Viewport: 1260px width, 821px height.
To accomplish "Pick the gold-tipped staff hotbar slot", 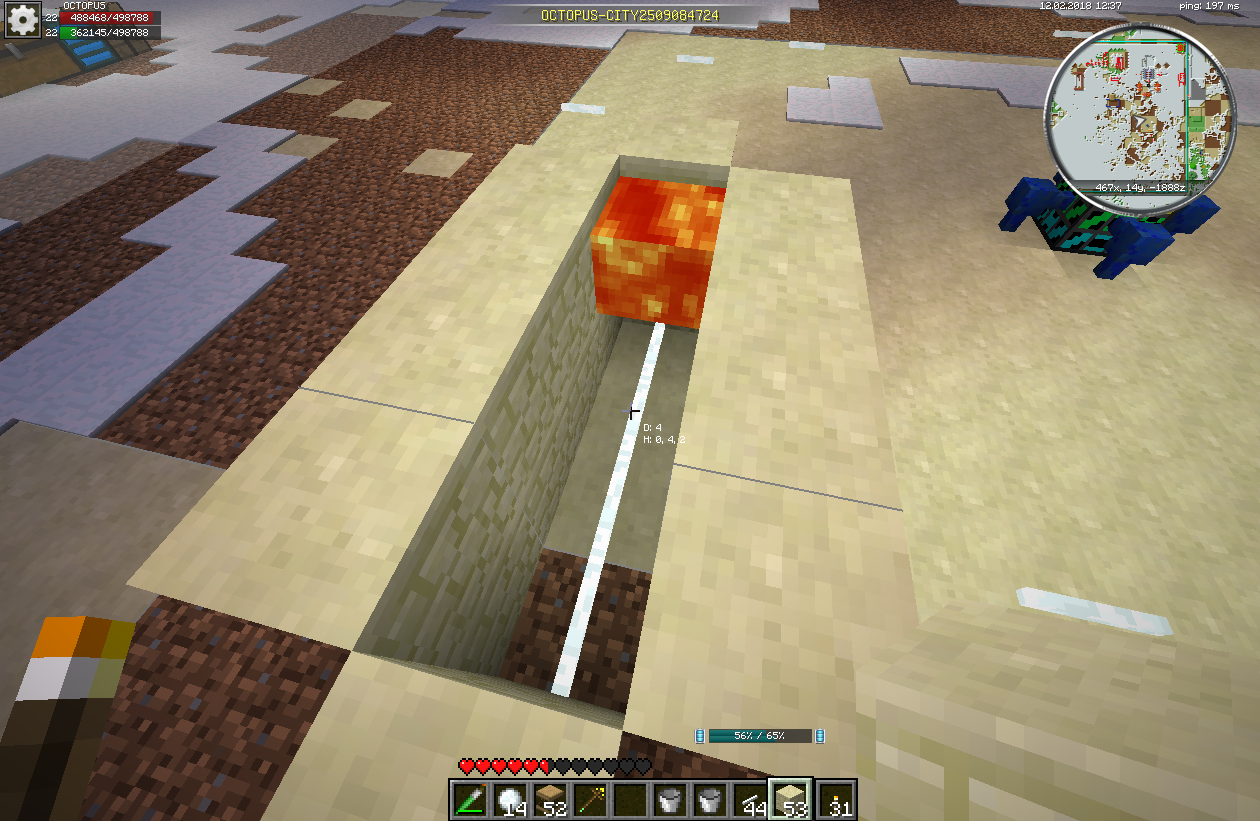I will [x=591, y=800].
